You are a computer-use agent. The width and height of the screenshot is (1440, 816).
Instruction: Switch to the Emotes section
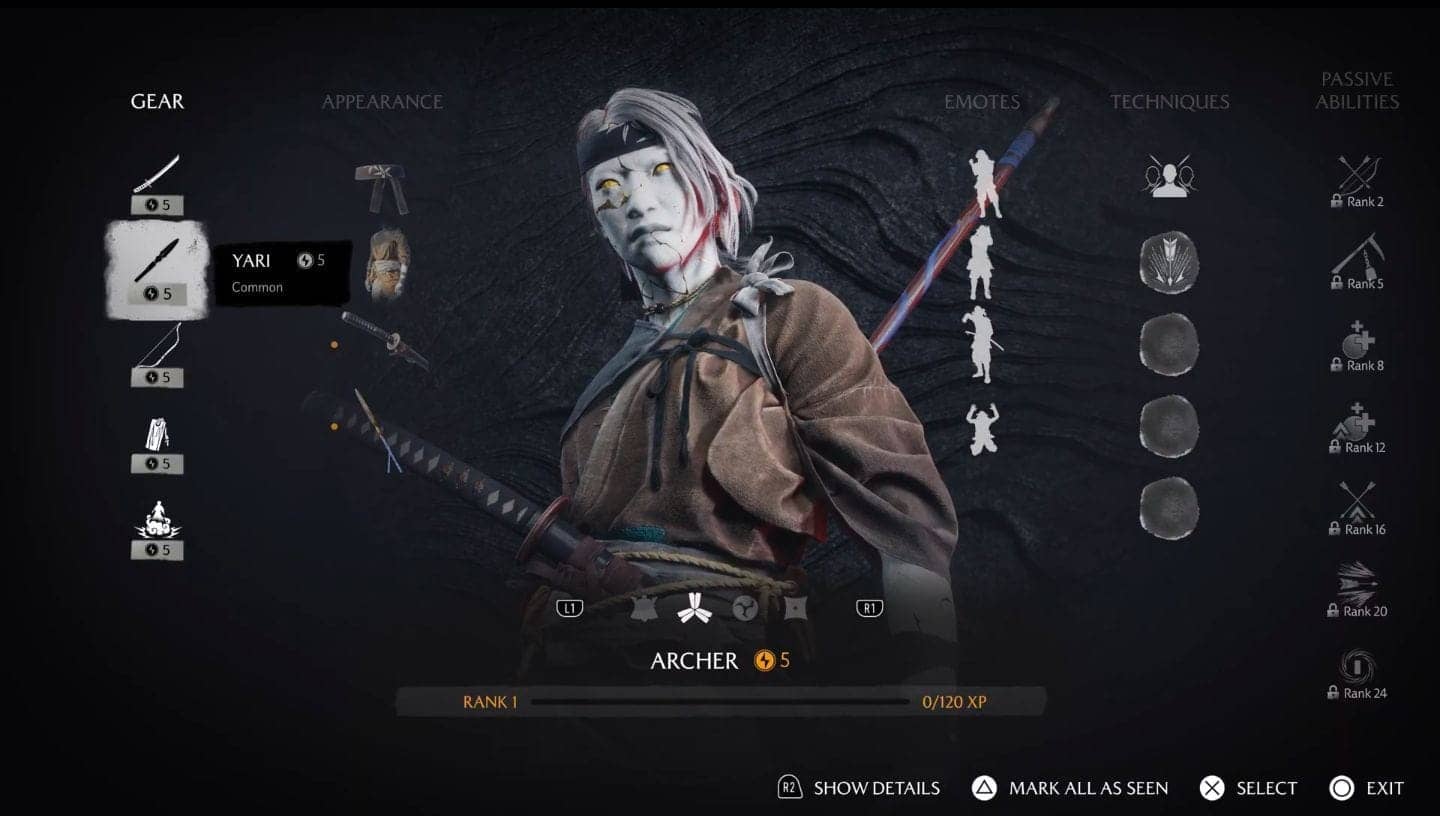[x=982, y=101]
